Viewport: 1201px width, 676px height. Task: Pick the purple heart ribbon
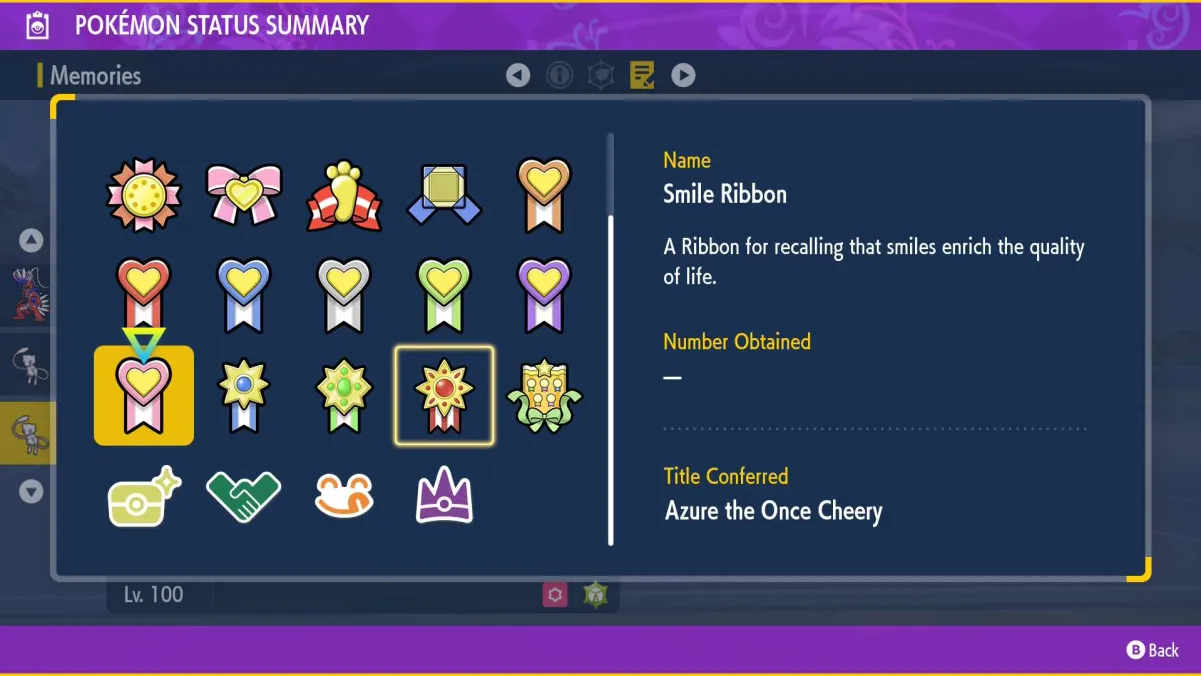544,295
